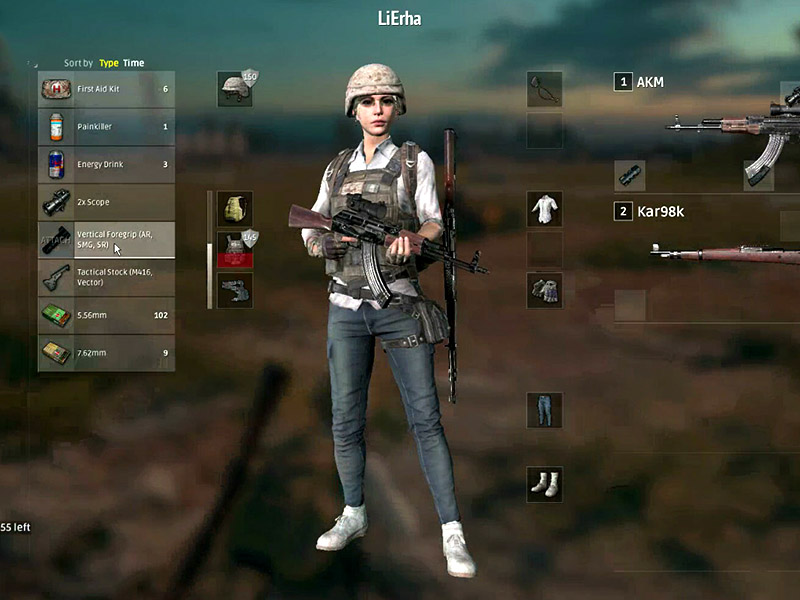Select the First Aid Kit item

[x=106, y=89]
